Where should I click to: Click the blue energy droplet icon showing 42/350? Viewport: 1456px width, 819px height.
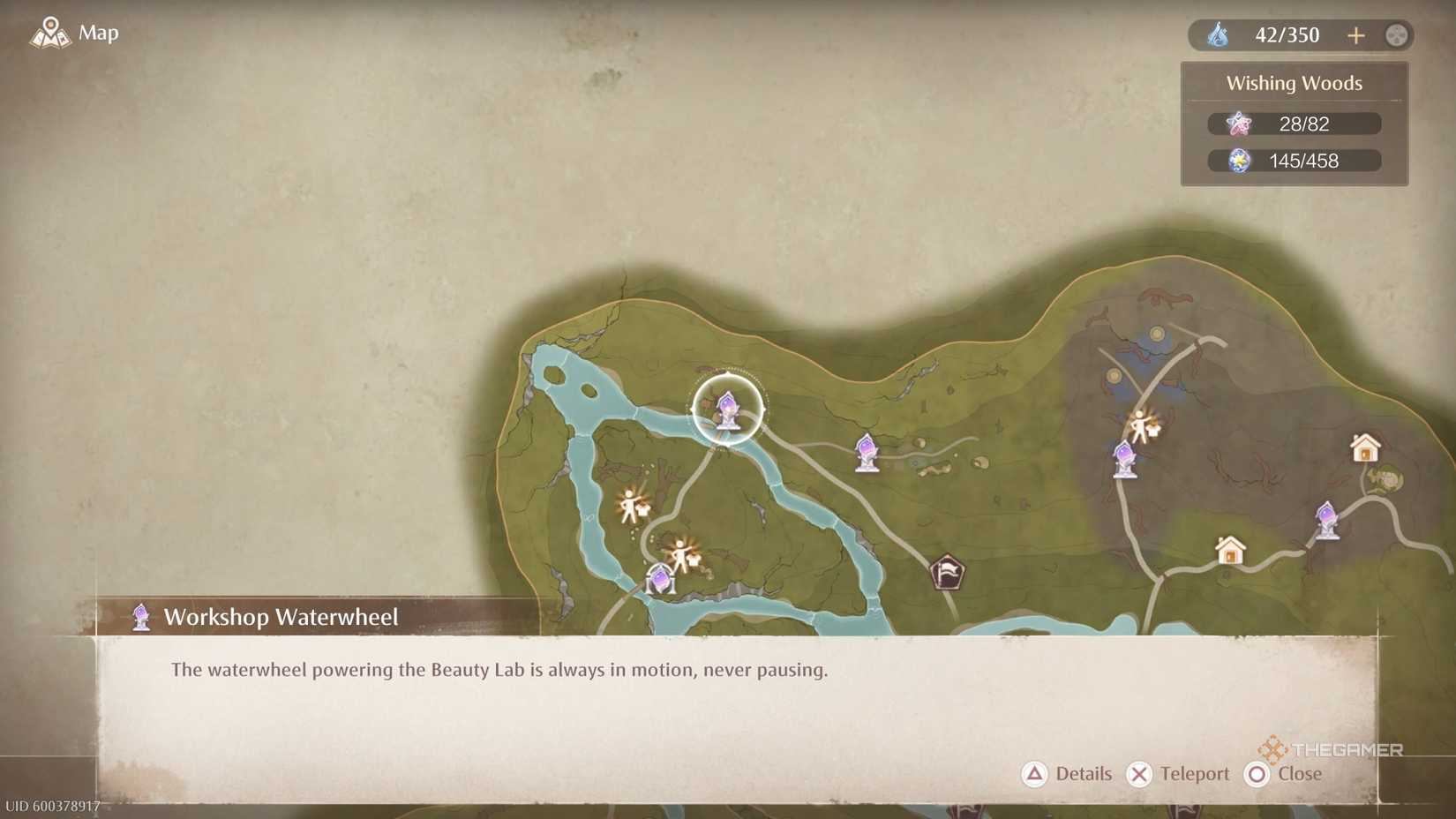(1220, 35)
